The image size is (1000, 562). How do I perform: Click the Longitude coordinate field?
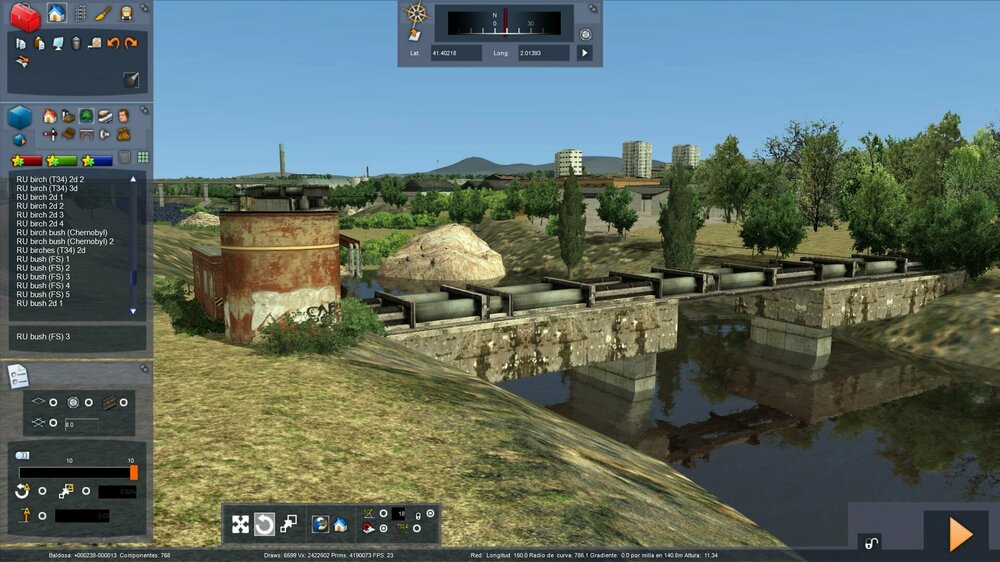543,52
